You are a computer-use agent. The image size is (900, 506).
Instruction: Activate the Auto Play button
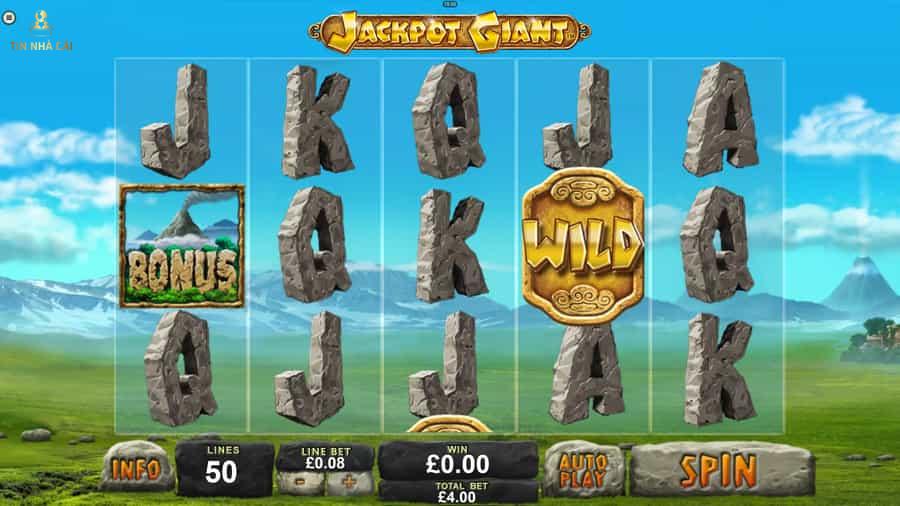[584, 469]
